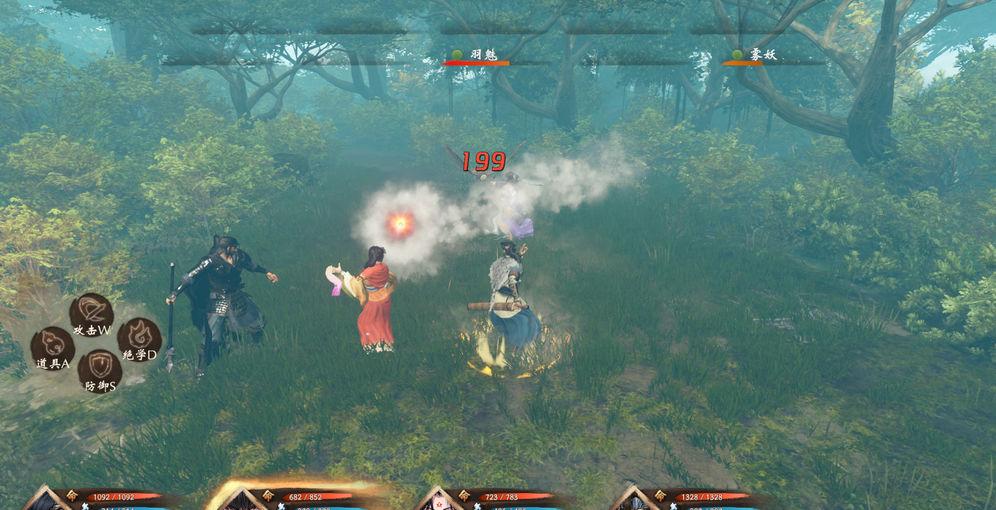
Task: Choose the 攻击 (Attack) command
Action: [91, 314]
